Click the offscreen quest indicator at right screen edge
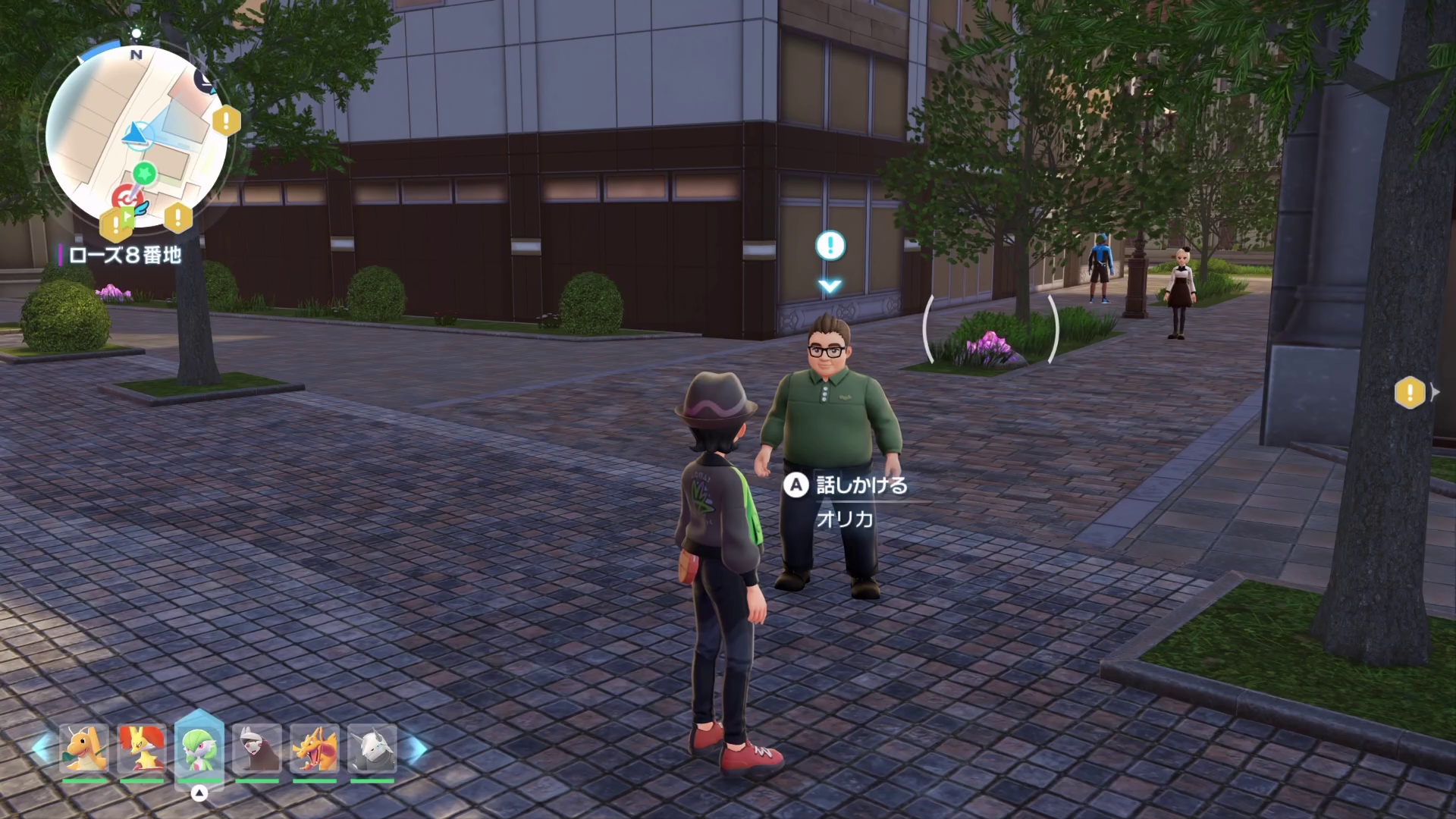 click(x=1410, y=392)
